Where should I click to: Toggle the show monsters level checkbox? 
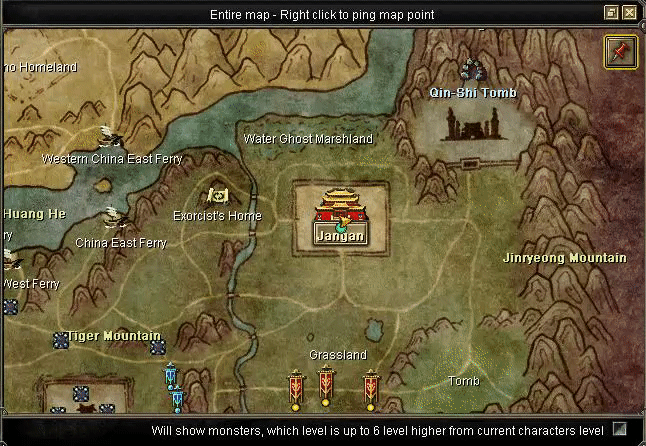click(x=620, y=429)
